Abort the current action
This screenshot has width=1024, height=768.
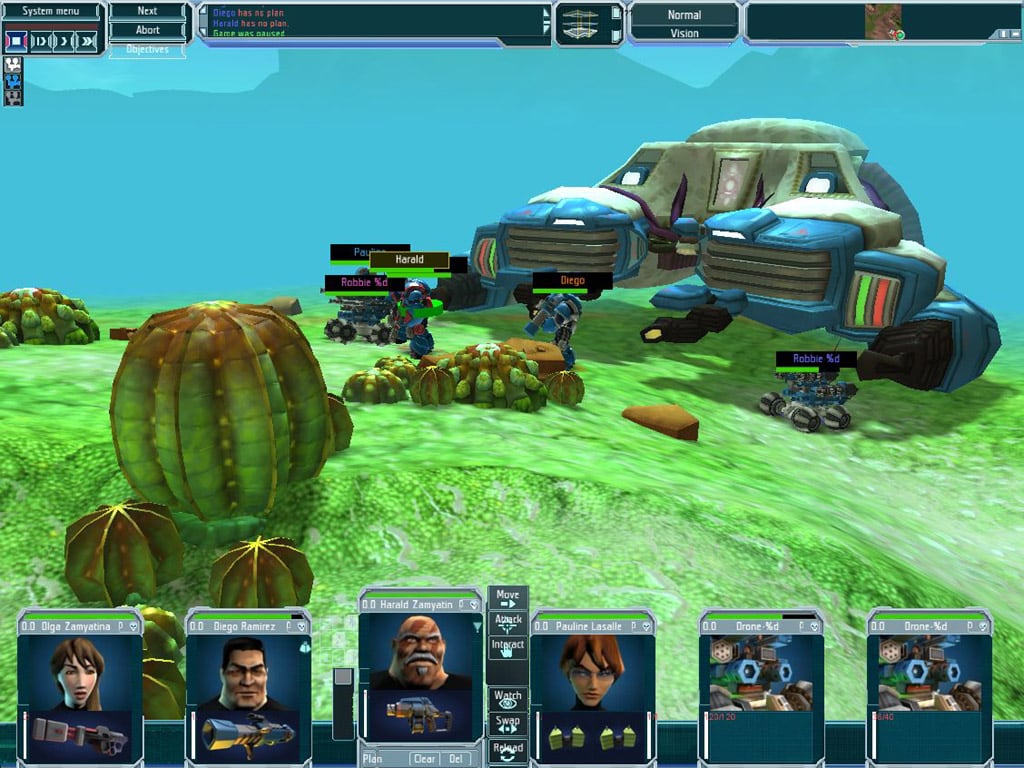pyautogui.click(x=147, y=30)
